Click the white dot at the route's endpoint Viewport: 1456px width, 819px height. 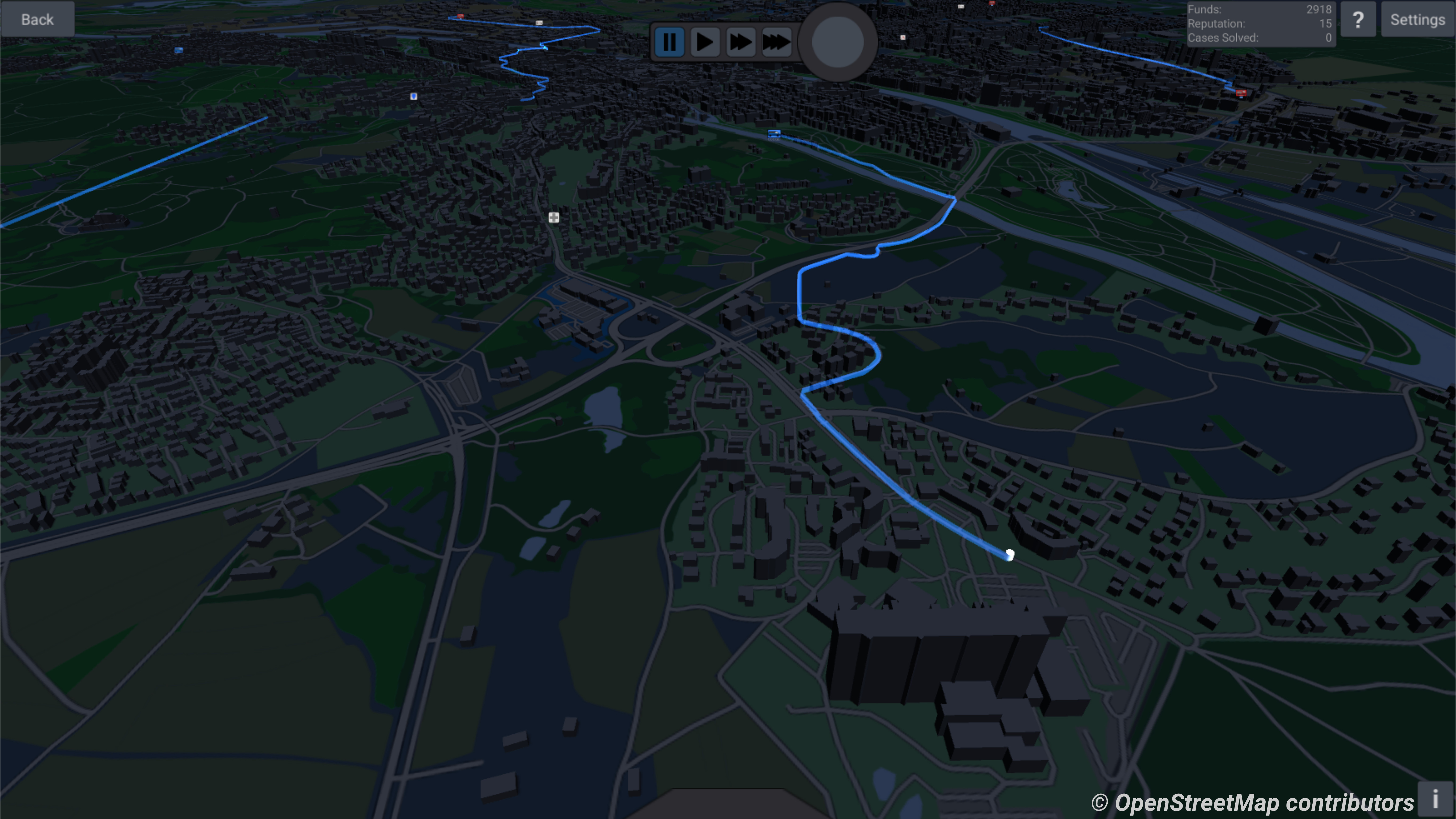[1010, 556]
